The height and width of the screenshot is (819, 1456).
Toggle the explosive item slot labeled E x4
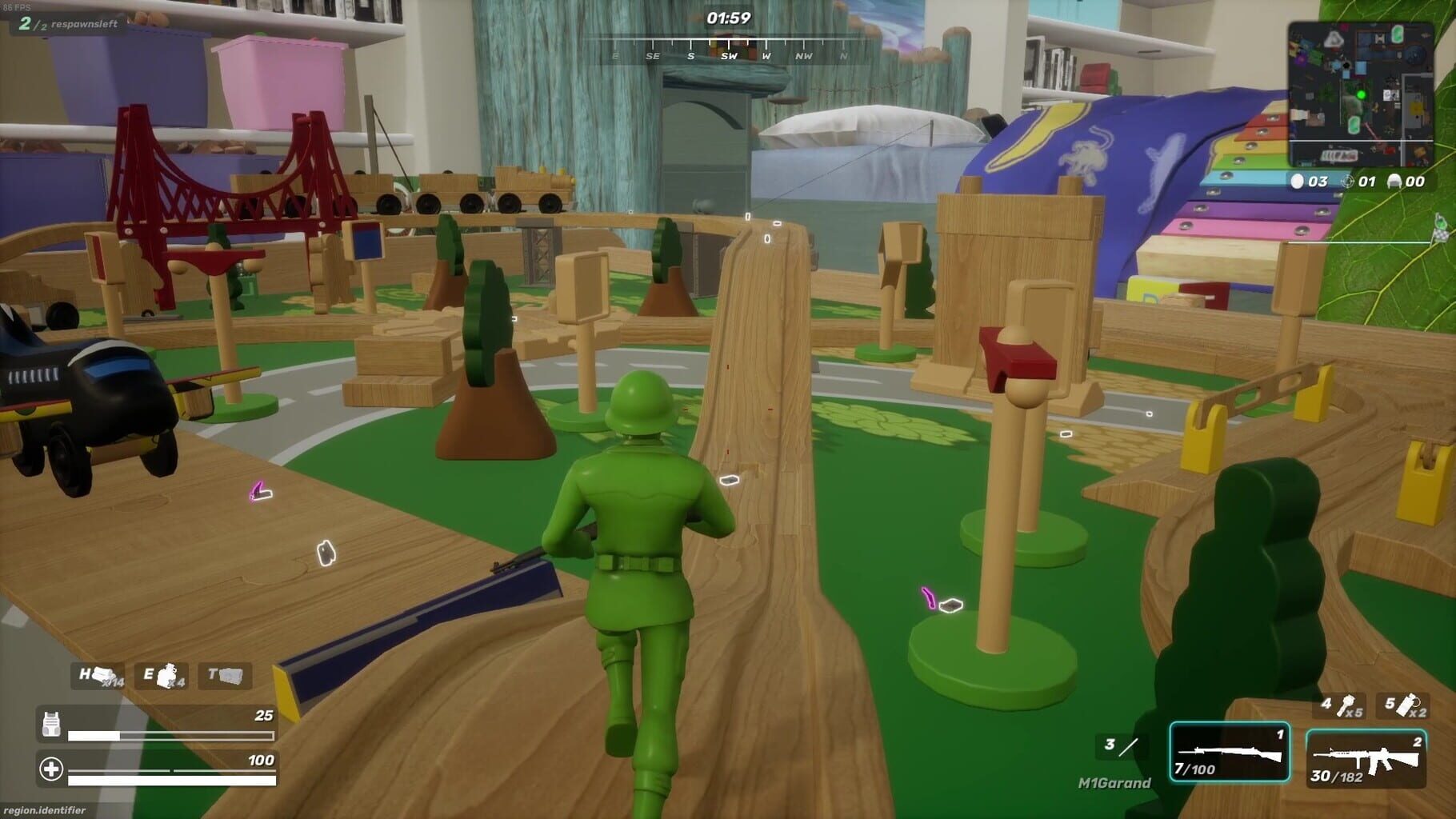click(163, 676)
